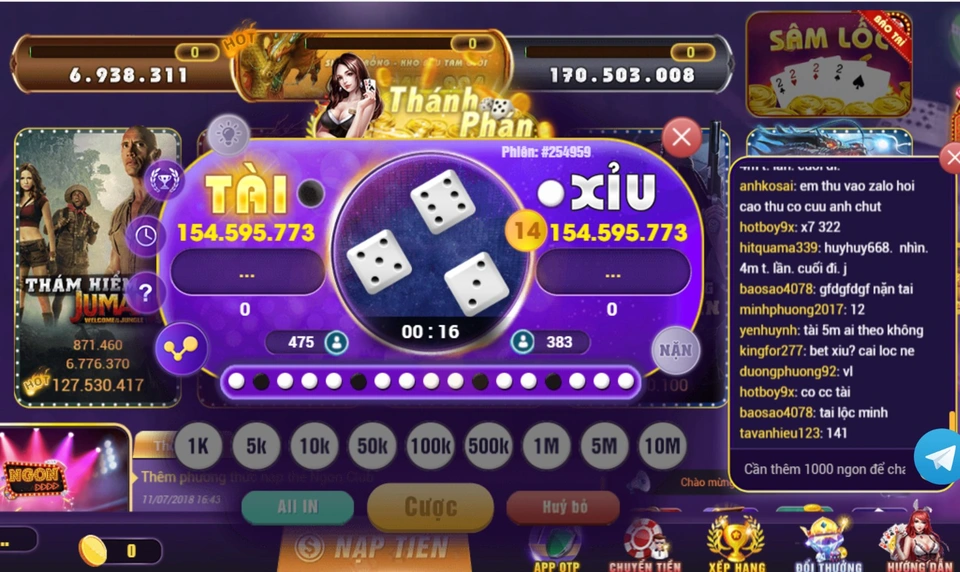Go All IN with the green button
Screen dimensions: 960x572
click(x=297, y=507)
